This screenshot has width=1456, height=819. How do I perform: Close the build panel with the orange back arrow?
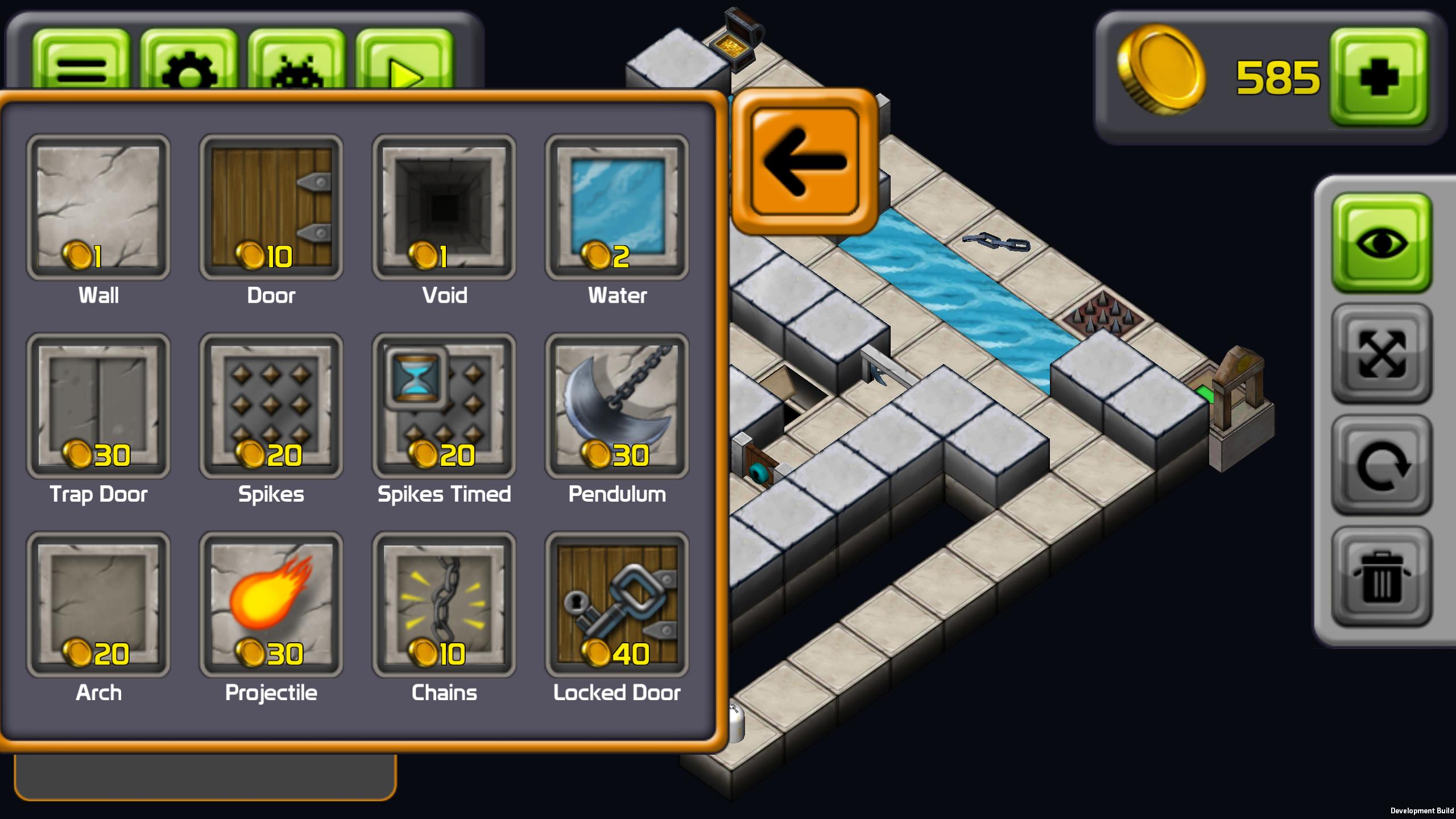[804, 162]
